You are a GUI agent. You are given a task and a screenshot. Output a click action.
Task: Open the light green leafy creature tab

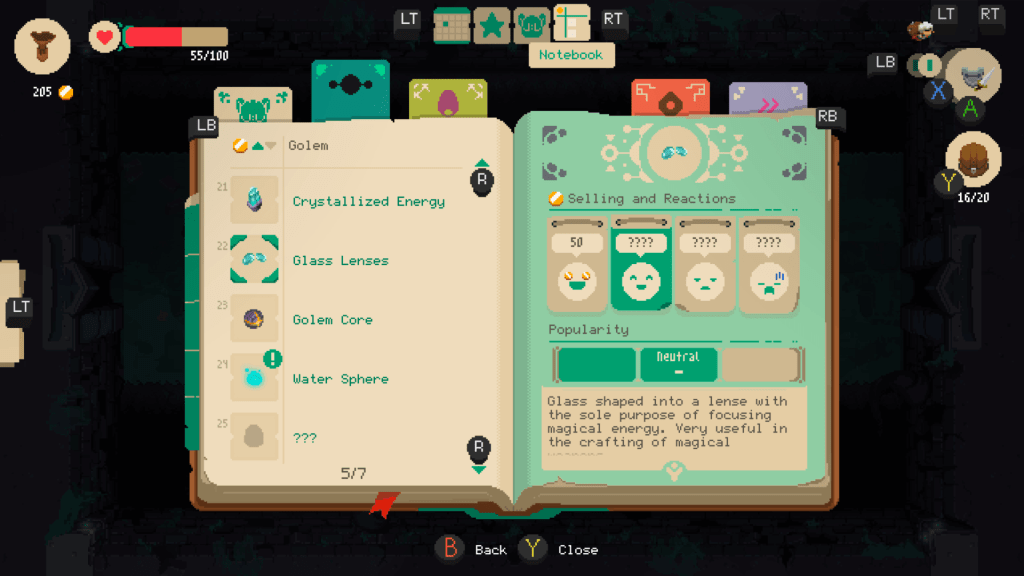pyautogui.click(x=253, y=103)
